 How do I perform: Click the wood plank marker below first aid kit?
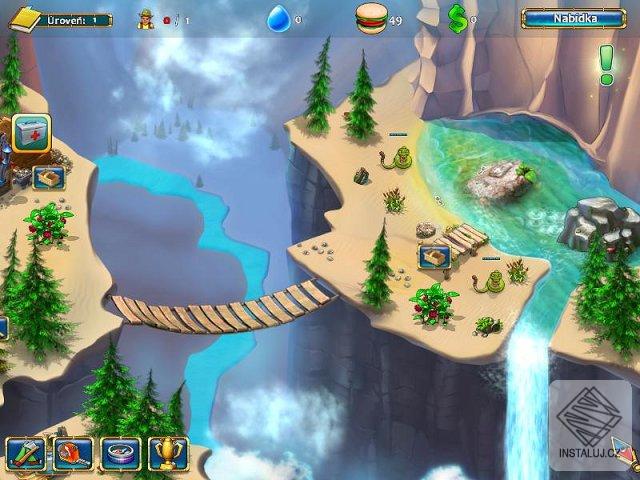click(48, 178)
